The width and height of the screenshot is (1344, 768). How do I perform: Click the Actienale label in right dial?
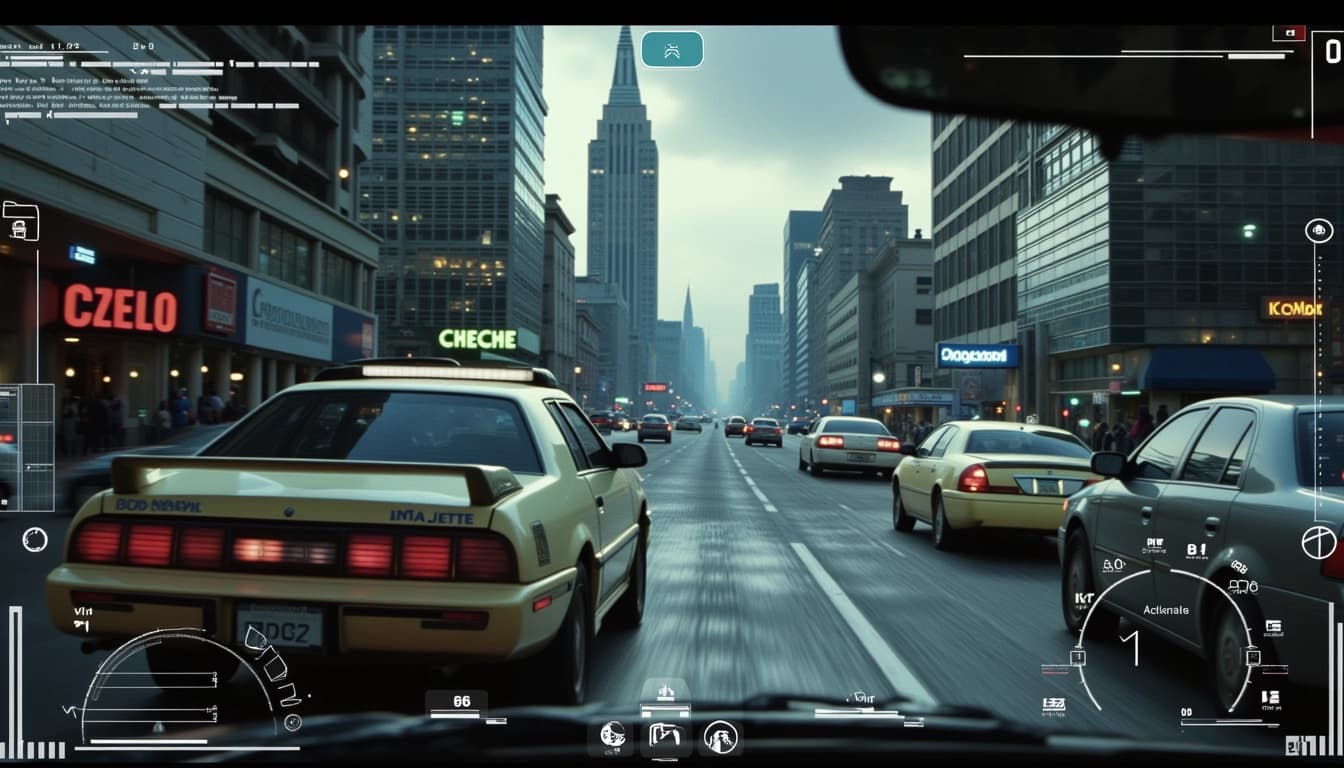coord(1166,610)
